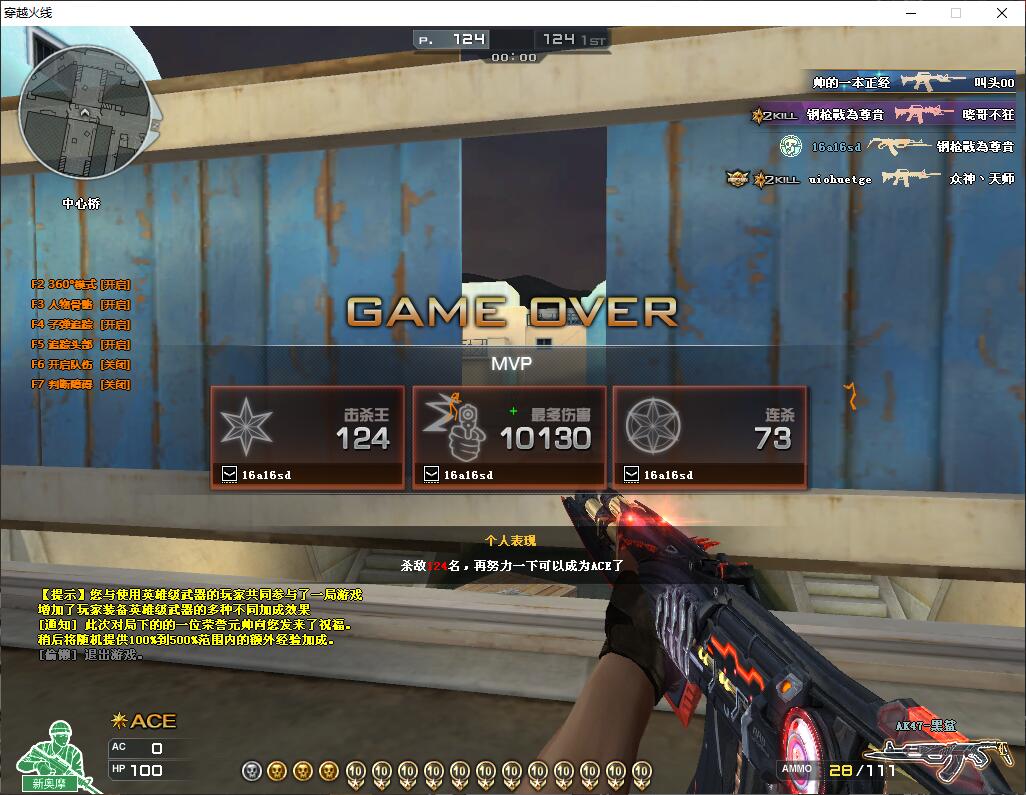Click the green soldier character portrait

tap(55, 756)
